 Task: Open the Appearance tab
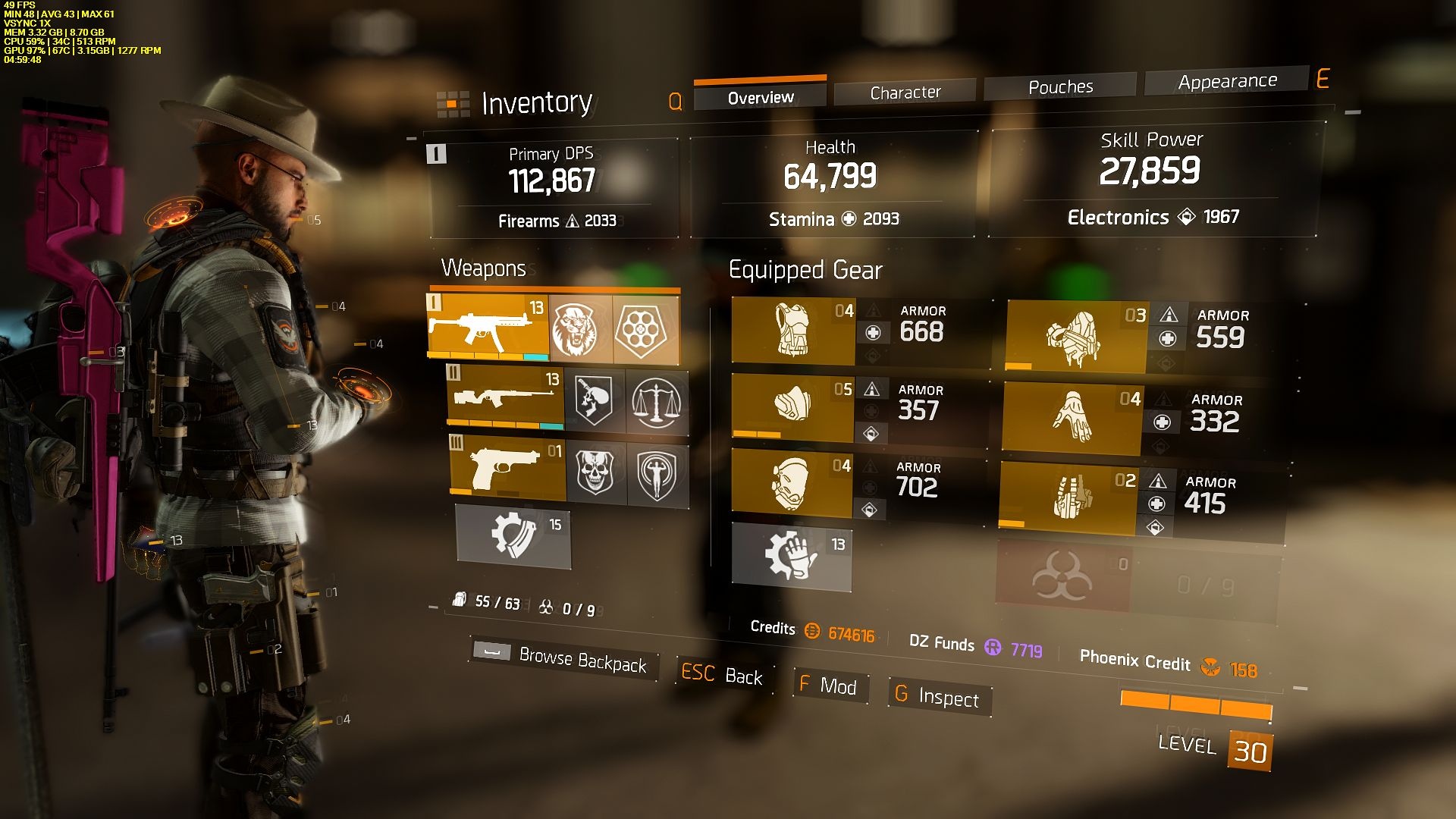[x=1227, y=81]
